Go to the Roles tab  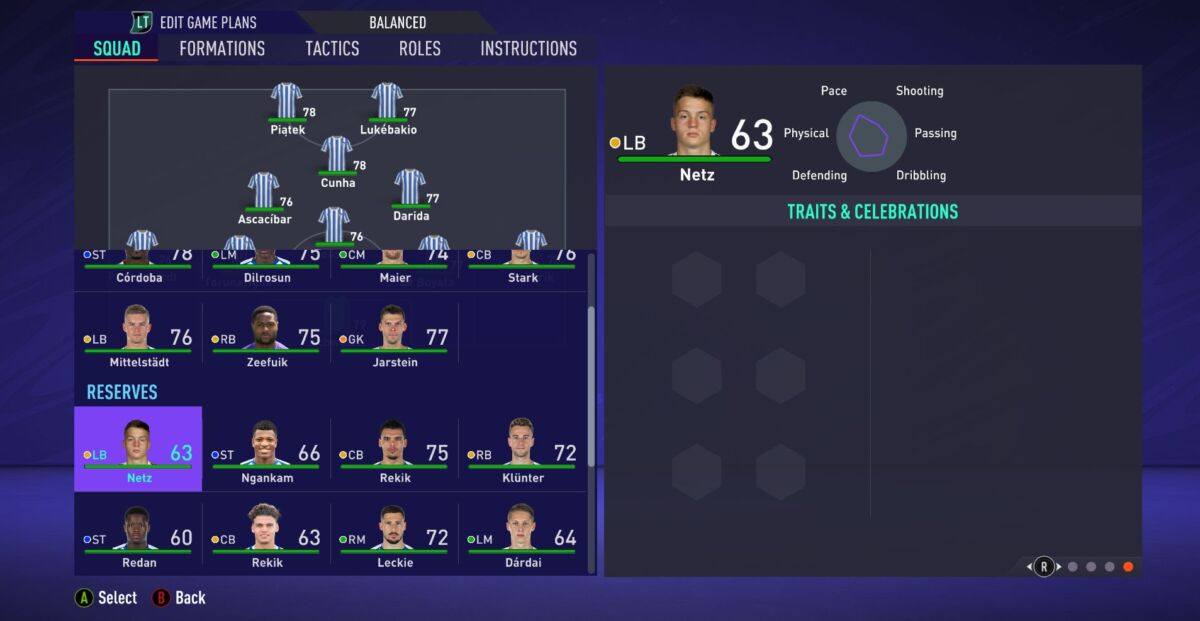(x=420, y=48)
